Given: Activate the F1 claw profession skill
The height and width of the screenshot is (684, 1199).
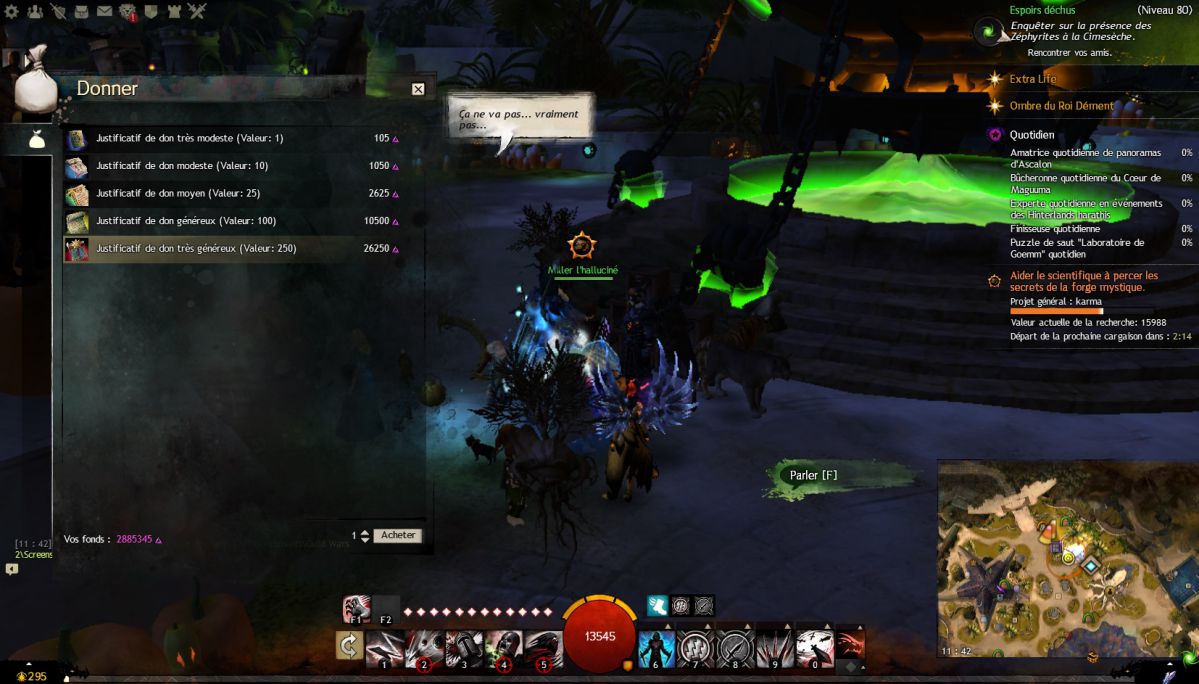Looking at the screenshot, I should pos(356,608).
